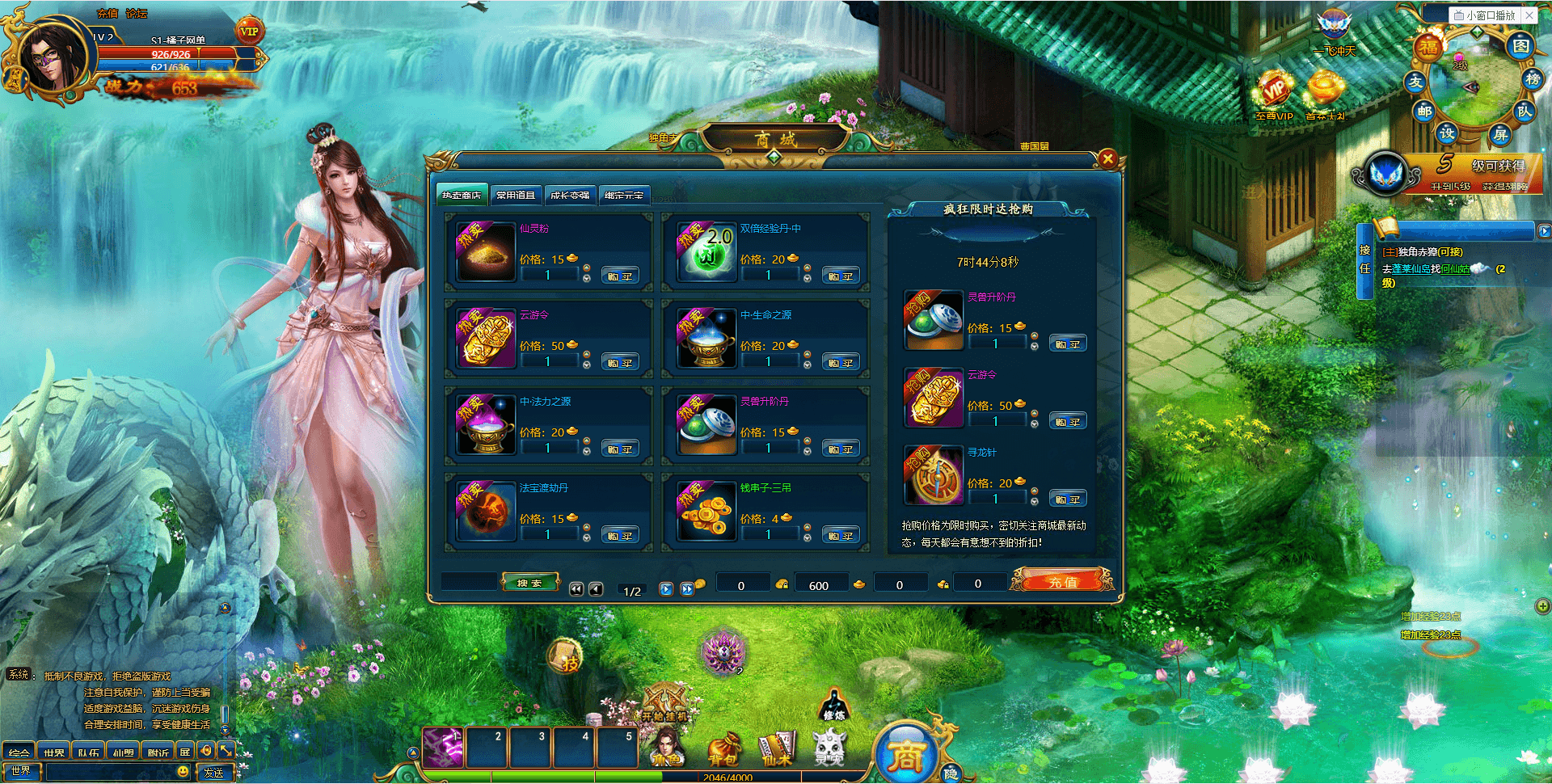Viewport: 1552px width, 784px height.
Task: Click the green 搜索 search button
Action: pos(529,583)
